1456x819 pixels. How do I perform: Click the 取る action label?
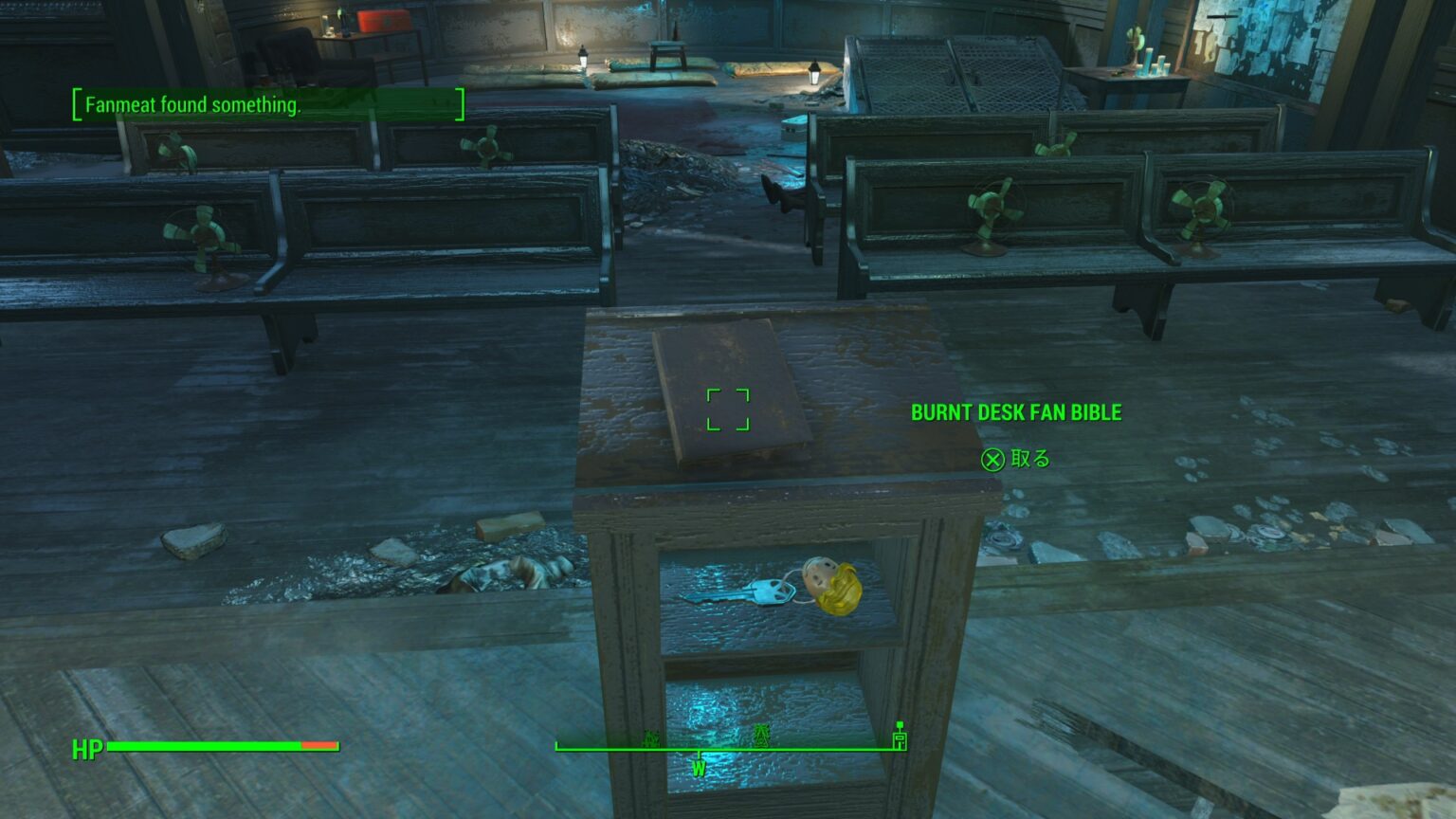tap(1033, 459)
